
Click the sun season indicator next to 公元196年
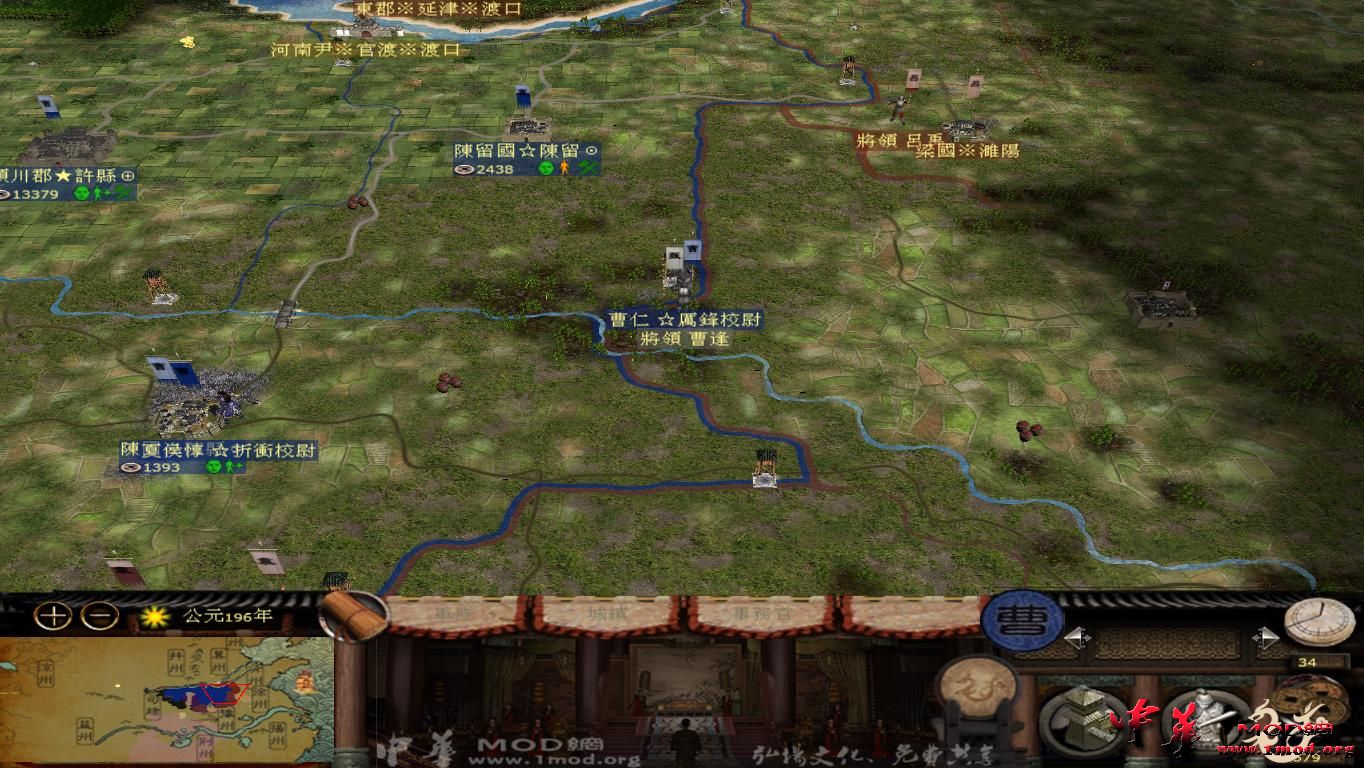[x=154, y=617]
